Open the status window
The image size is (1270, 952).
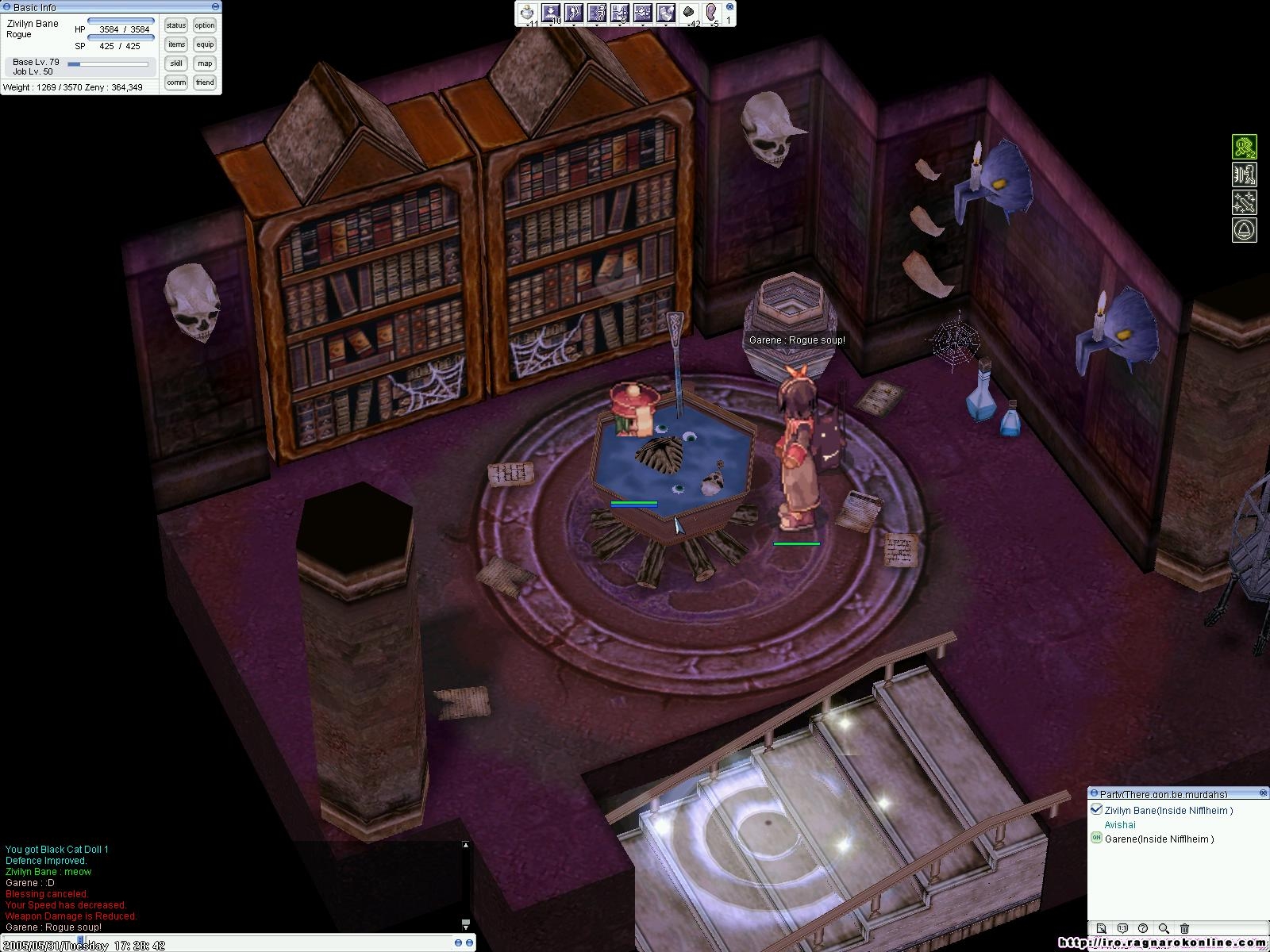point(176,25)
